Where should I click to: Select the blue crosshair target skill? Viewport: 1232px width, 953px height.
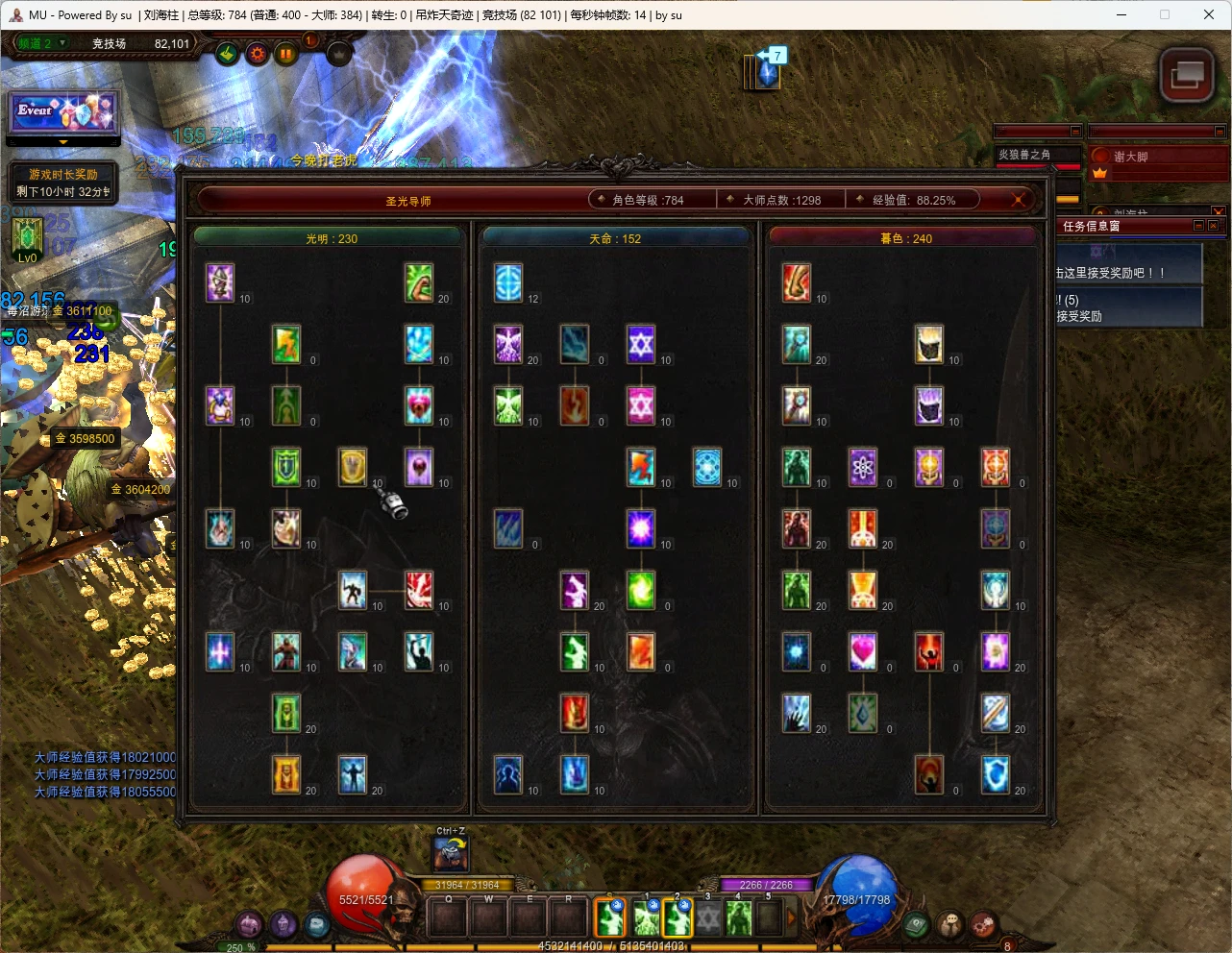click(508, 282)
